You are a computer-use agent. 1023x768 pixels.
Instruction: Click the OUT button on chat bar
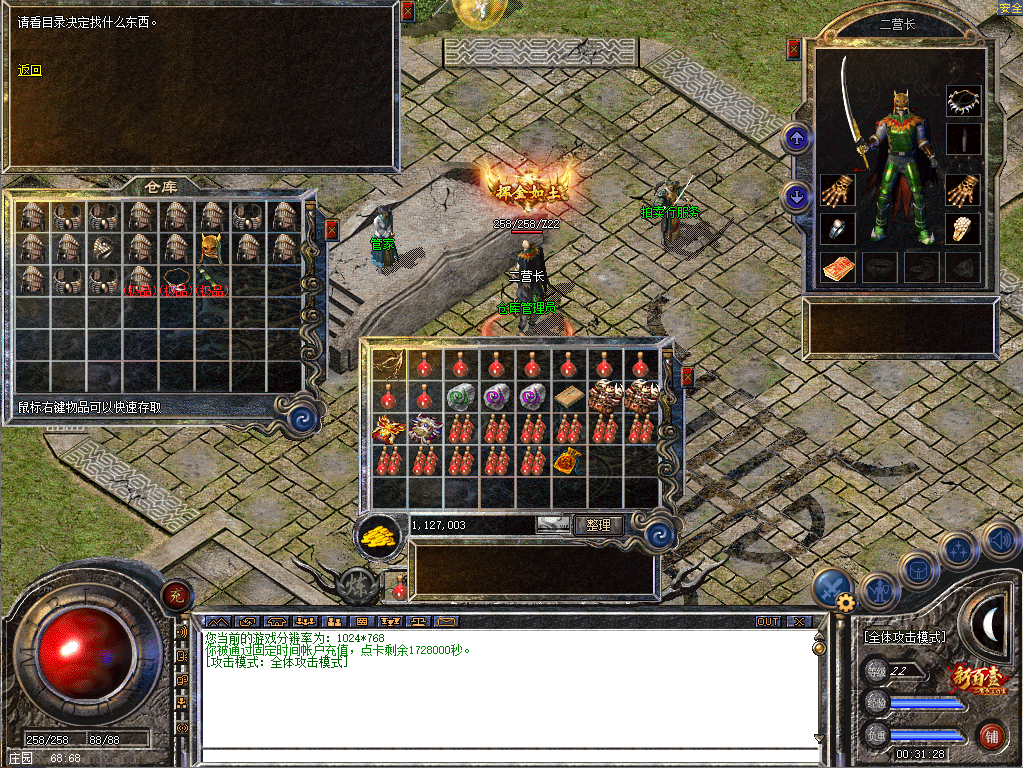pos(767,621)
